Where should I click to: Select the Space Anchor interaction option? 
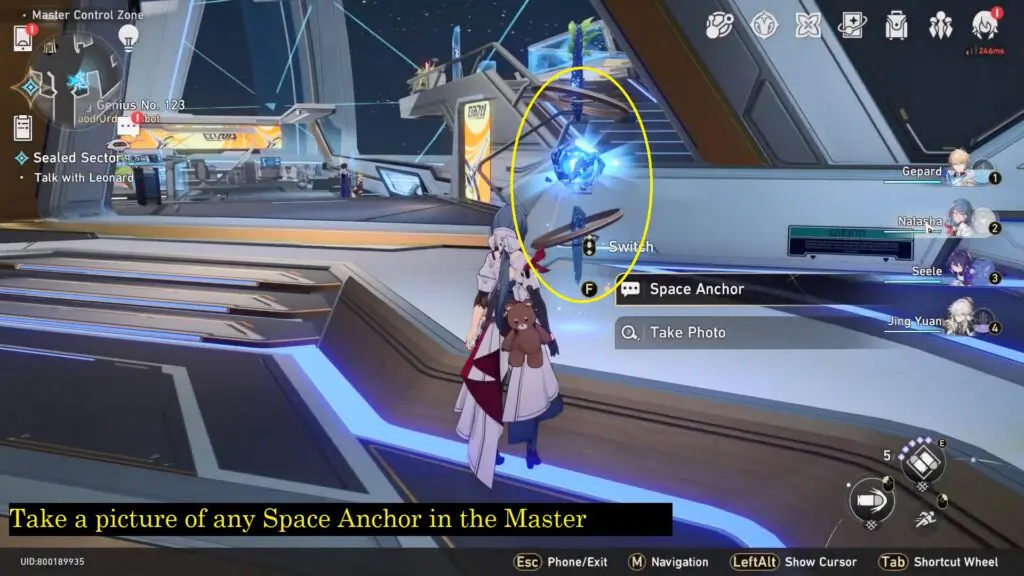tap(696, 289)
